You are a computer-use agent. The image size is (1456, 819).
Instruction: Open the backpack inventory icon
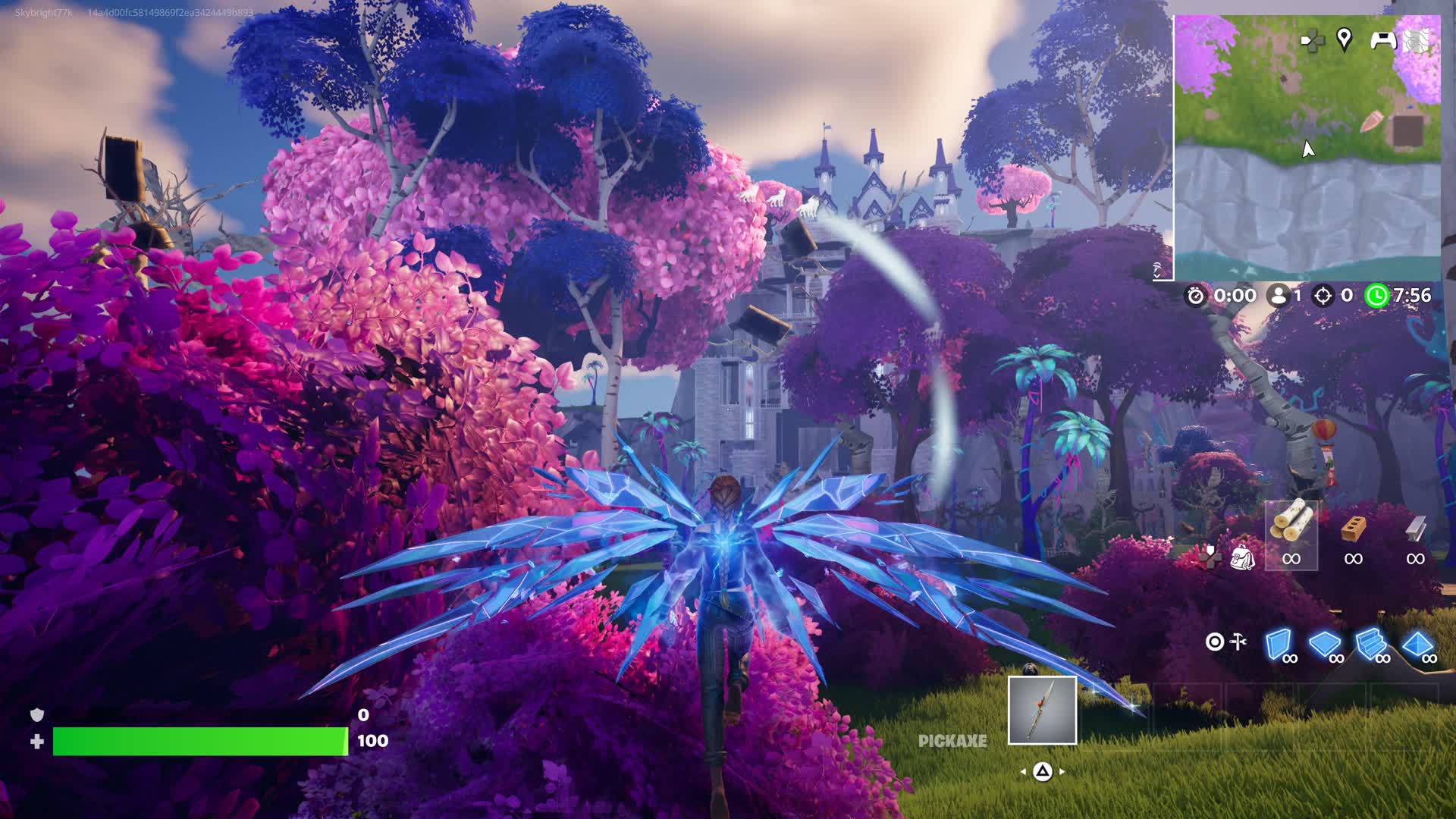click(x=1242, y=557)
